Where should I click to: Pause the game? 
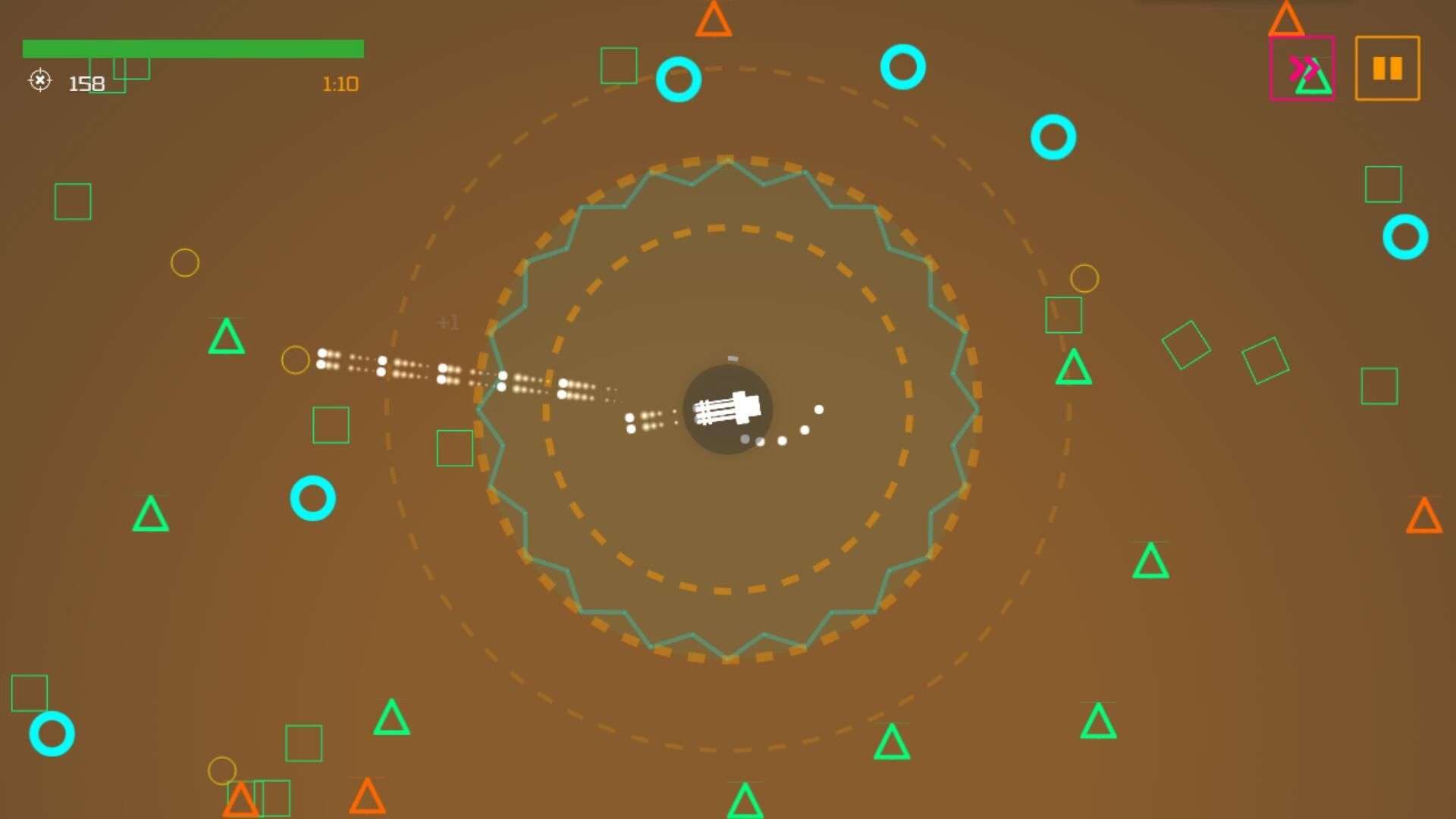coord(1387,68)
